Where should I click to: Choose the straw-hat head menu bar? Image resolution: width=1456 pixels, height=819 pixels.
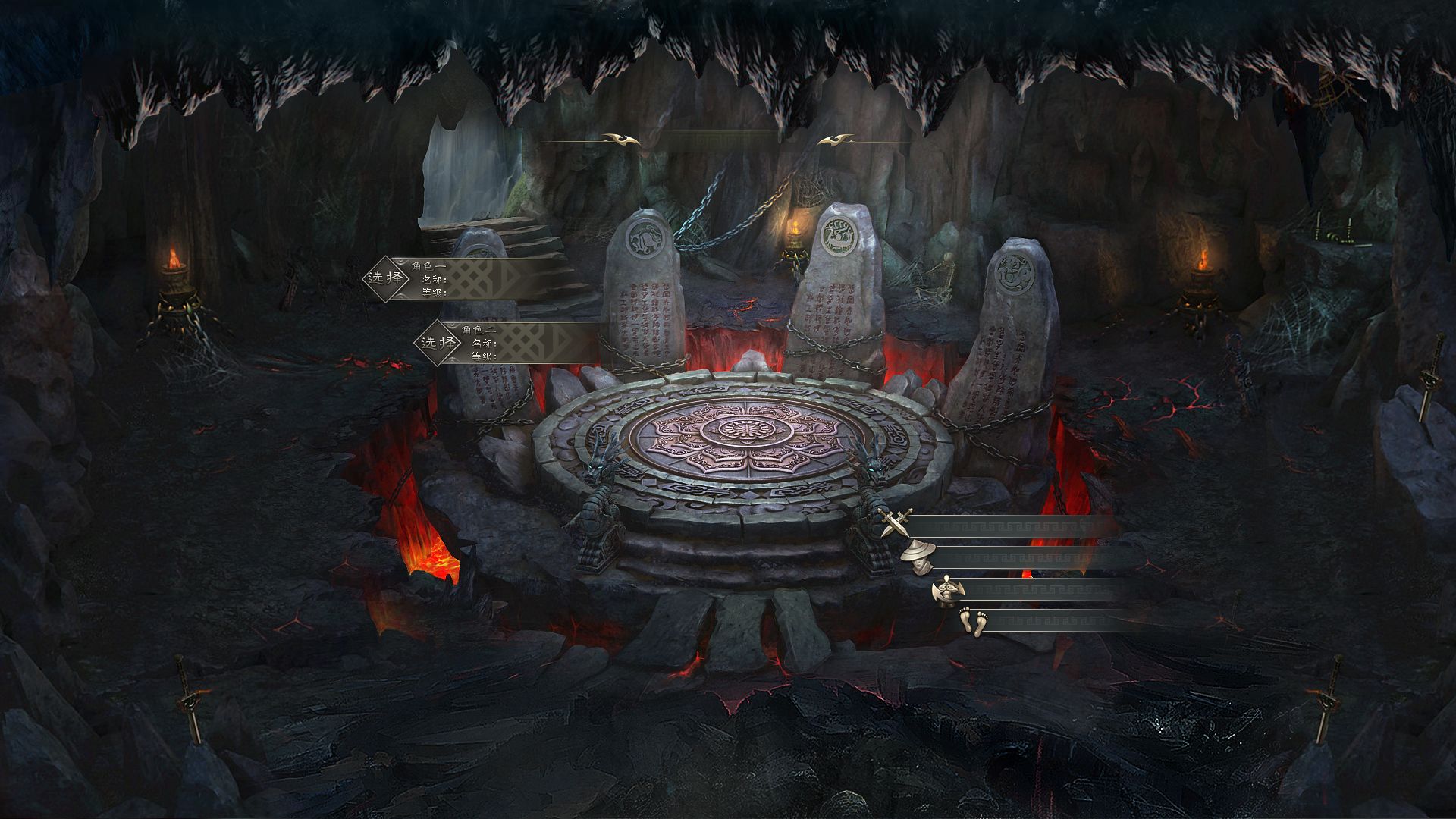click(x=1031, y=558)
